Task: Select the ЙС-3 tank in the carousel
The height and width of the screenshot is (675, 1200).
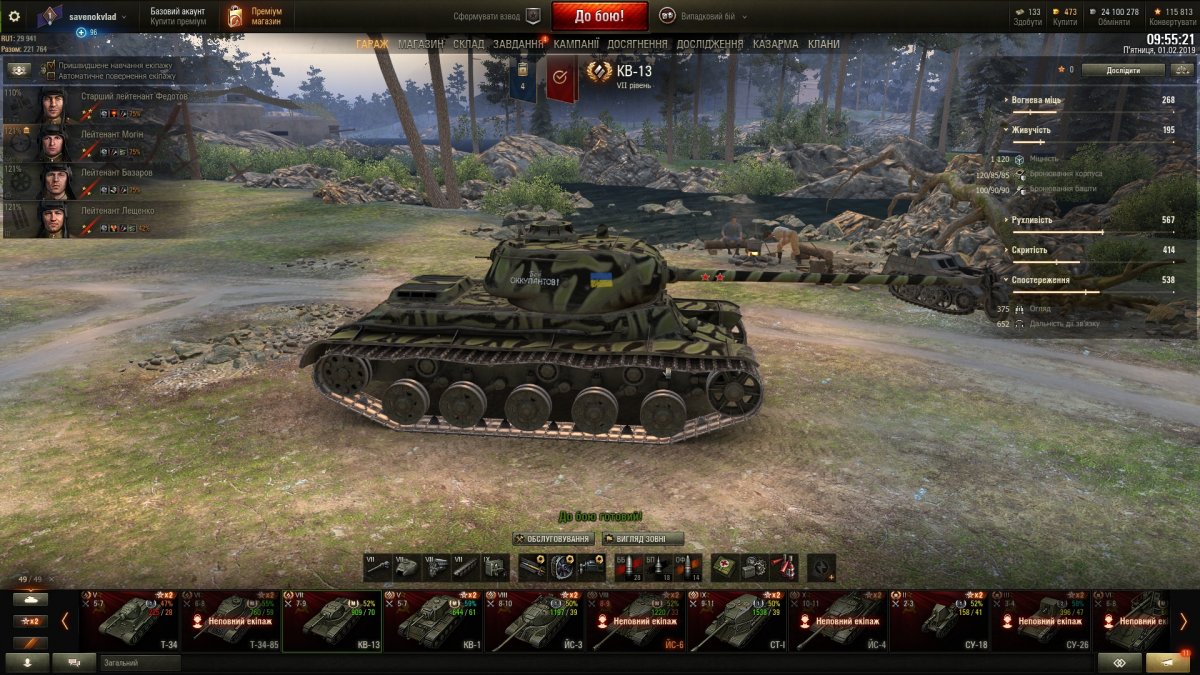Action: pyautogui.click(x=534, y=621)
